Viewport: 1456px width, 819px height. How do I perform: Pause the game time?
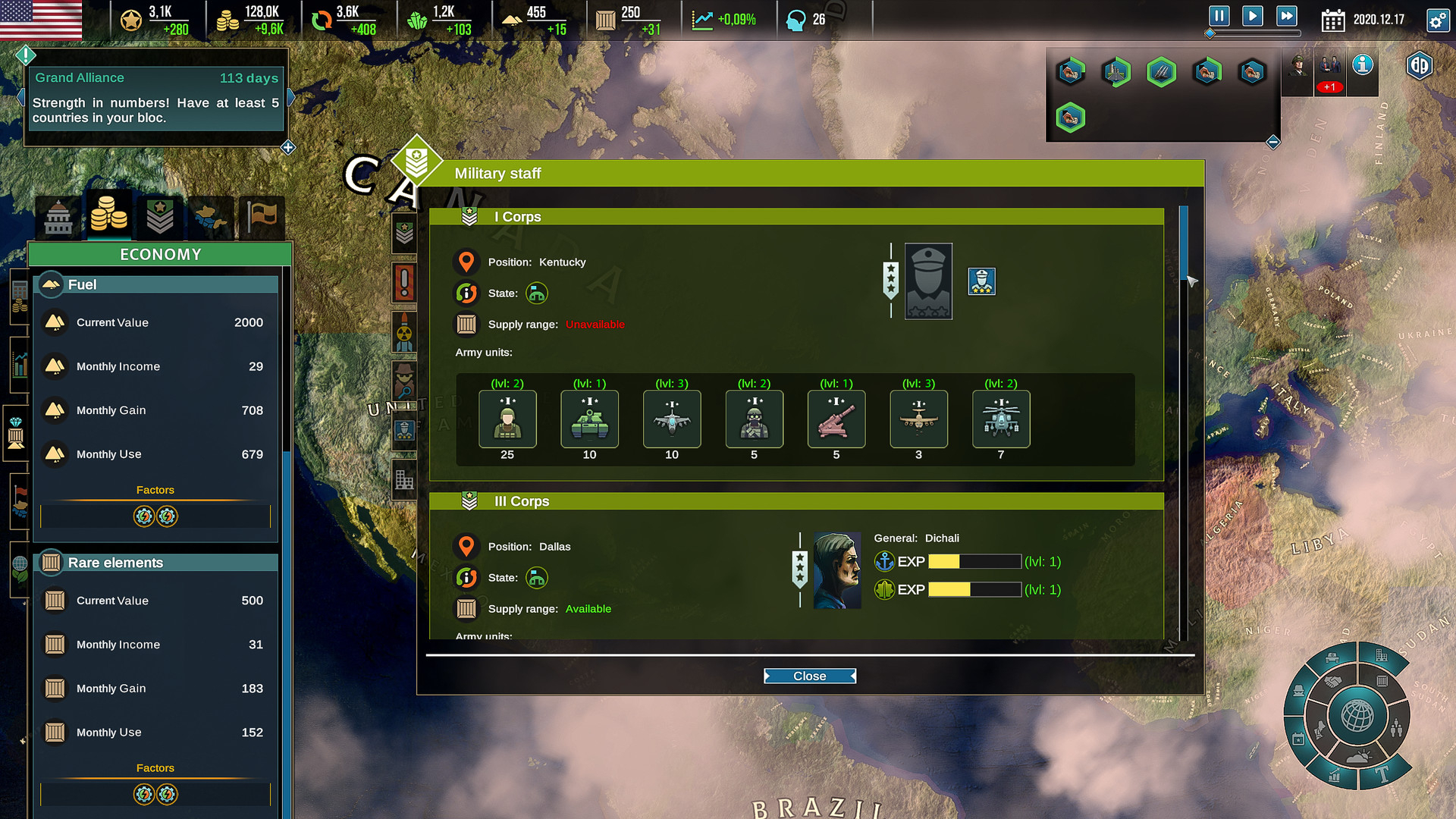[x=1219, y=16]
